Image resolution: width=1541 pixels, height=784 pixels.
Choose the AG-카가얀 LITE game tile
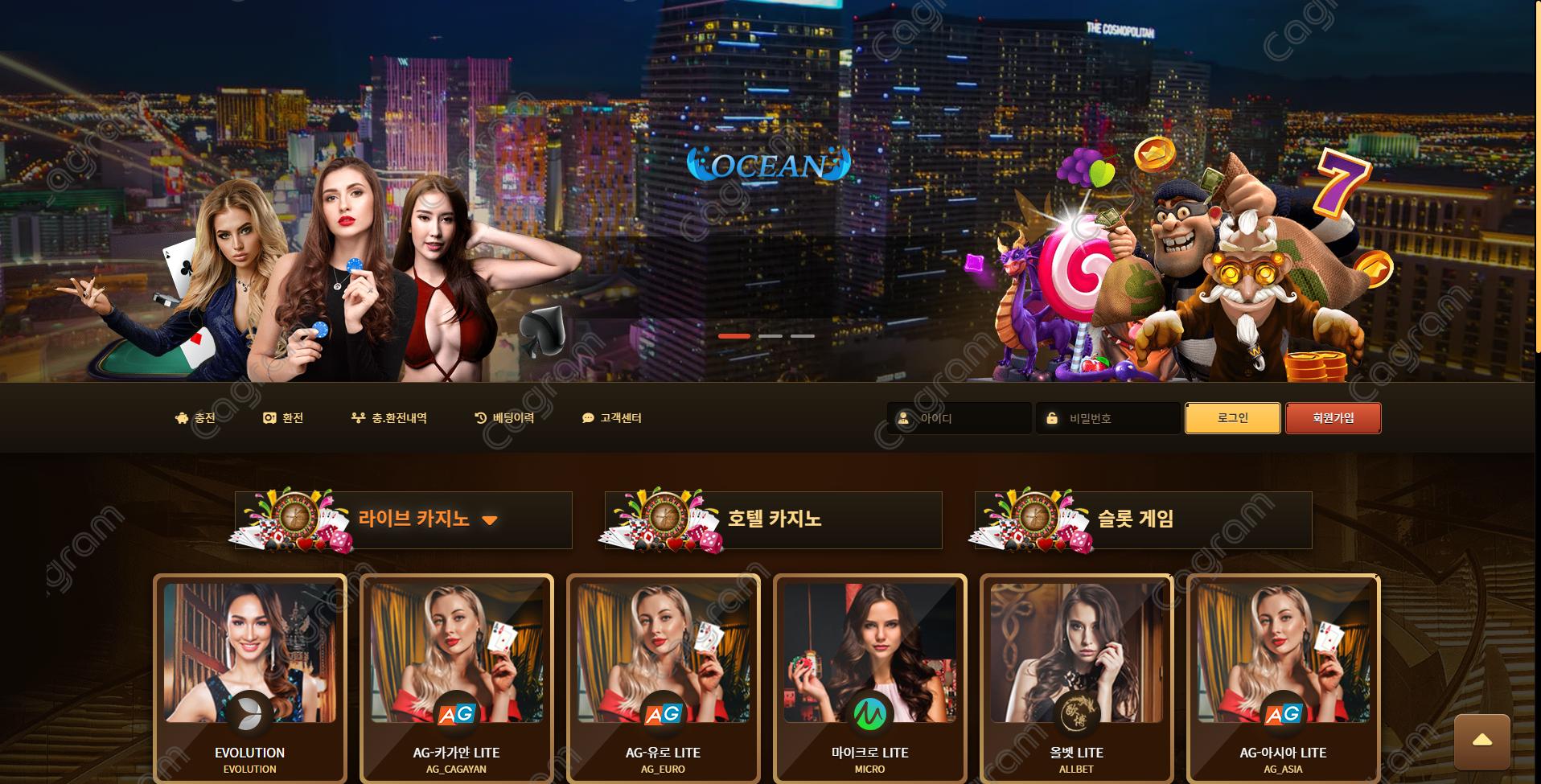pyautogui.click(x=456, y=677)
